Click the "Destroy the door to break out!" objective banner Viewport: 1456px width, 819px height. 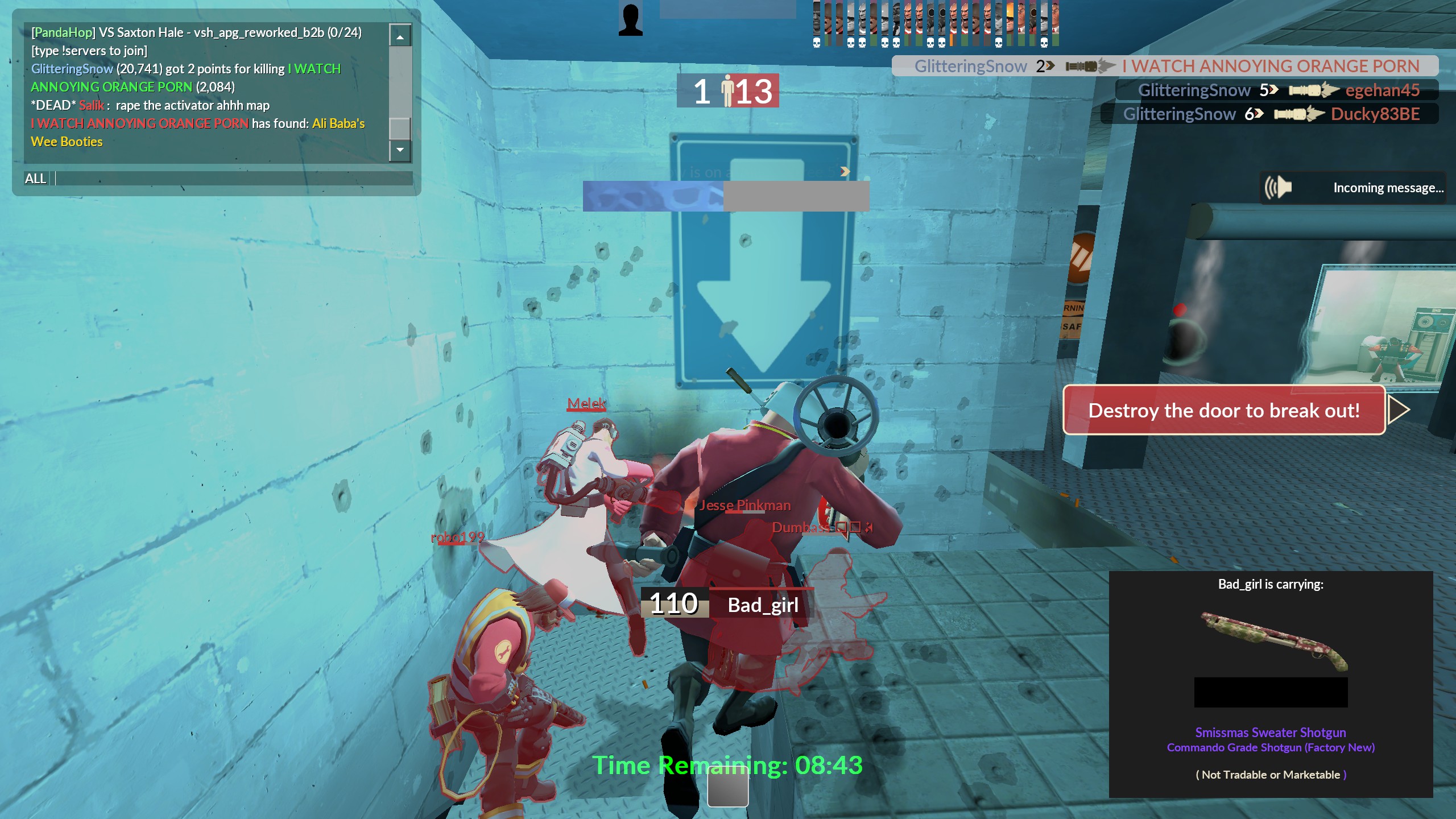tap(1224, 410)
